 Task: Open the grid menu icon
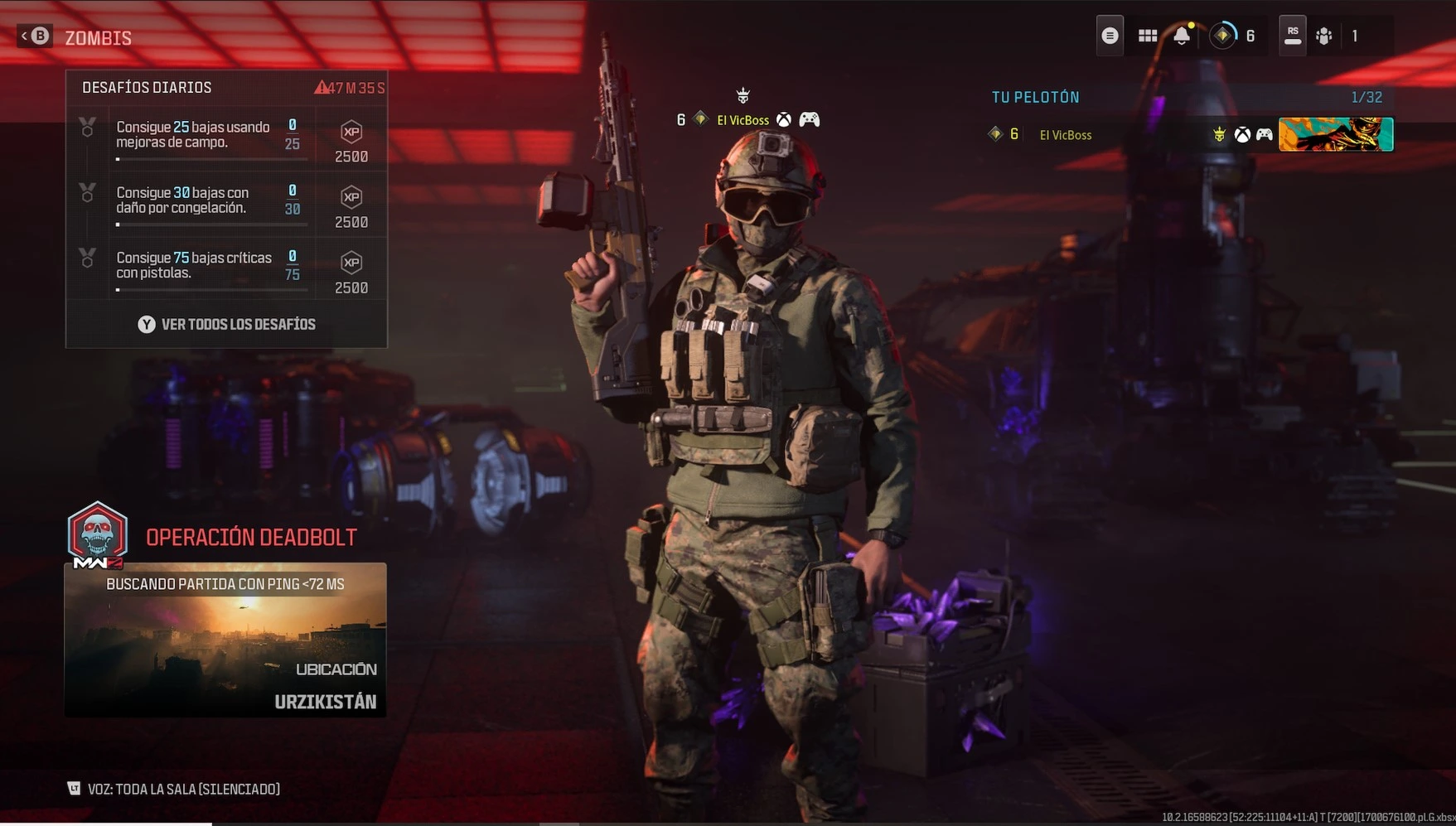(x=1147, y=36)
